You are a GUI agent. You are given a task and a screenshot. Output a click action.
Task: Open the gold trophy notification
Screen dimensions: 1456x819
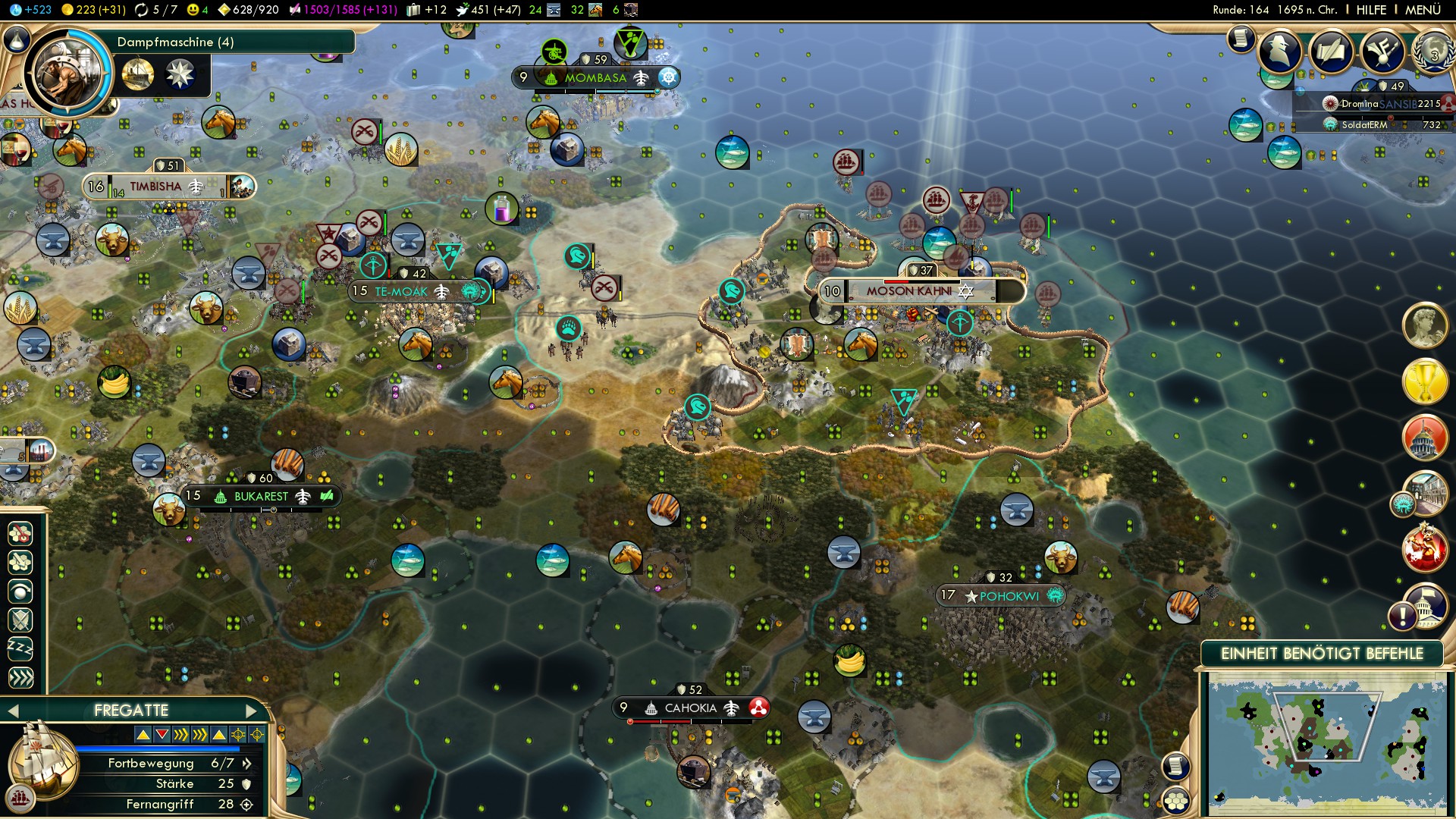1424,381
